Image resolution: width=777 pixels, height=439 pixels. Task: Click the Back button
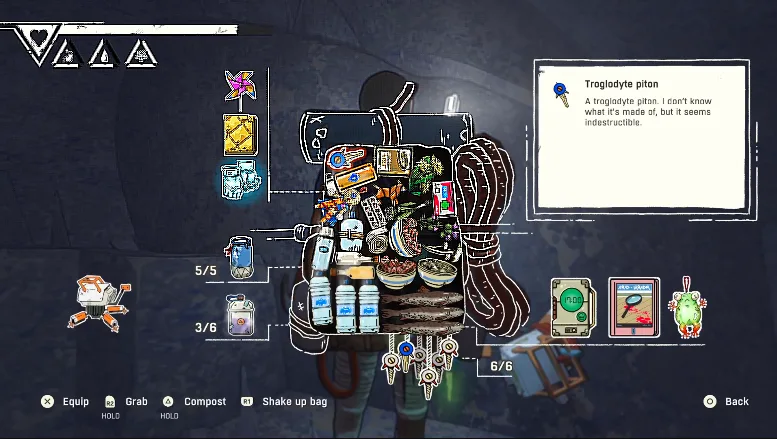(727, 401)
